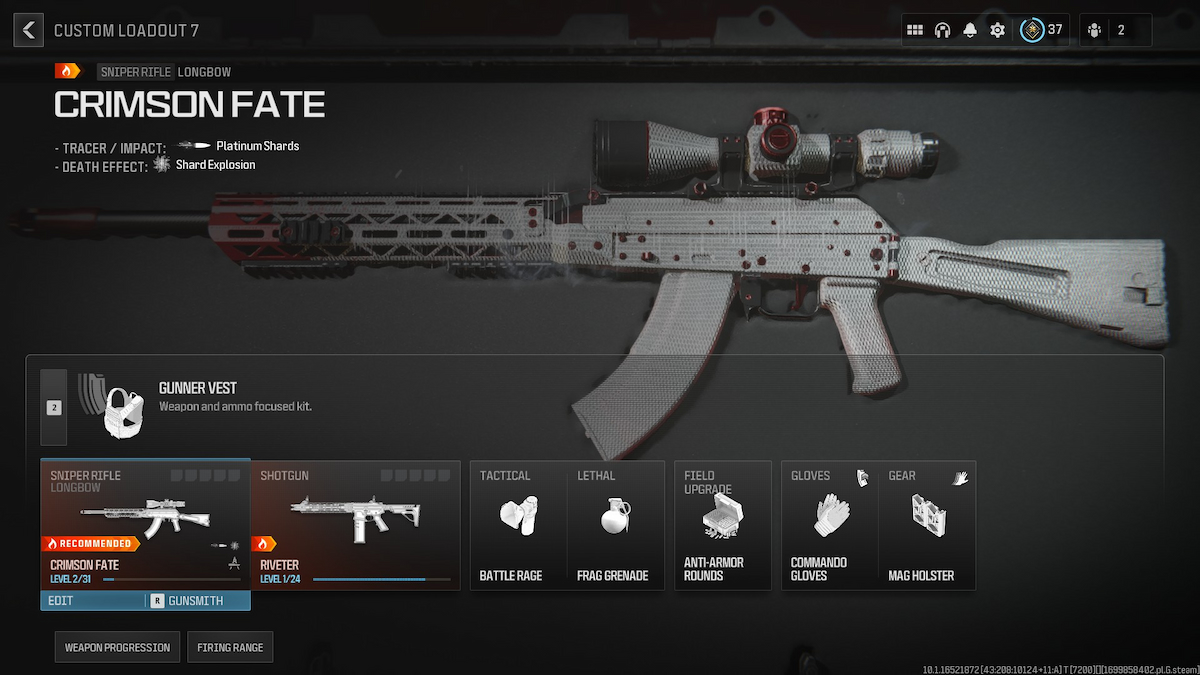The height and width of the screenshot is (675, 1200).
Task: Pick the Frag Grenade lethal slot
Action: [613, 524]
